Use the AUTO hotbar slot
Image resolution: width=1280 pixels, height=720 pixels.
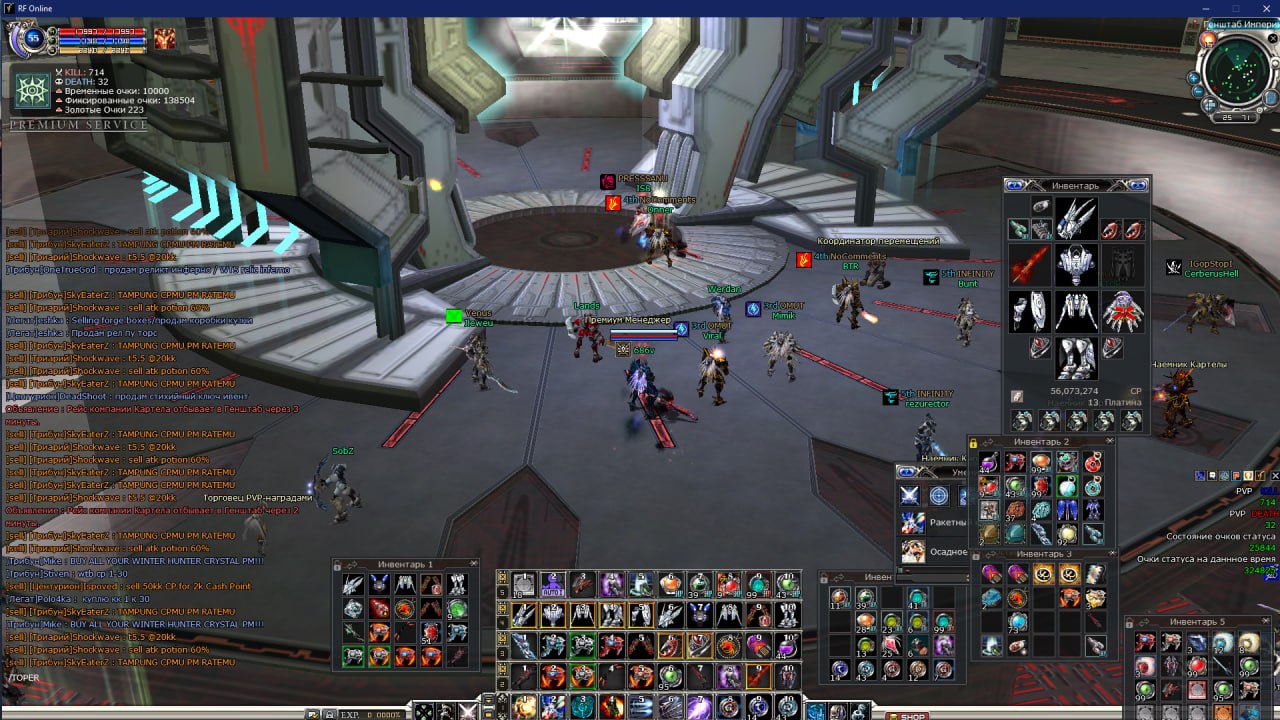(553, 585)
